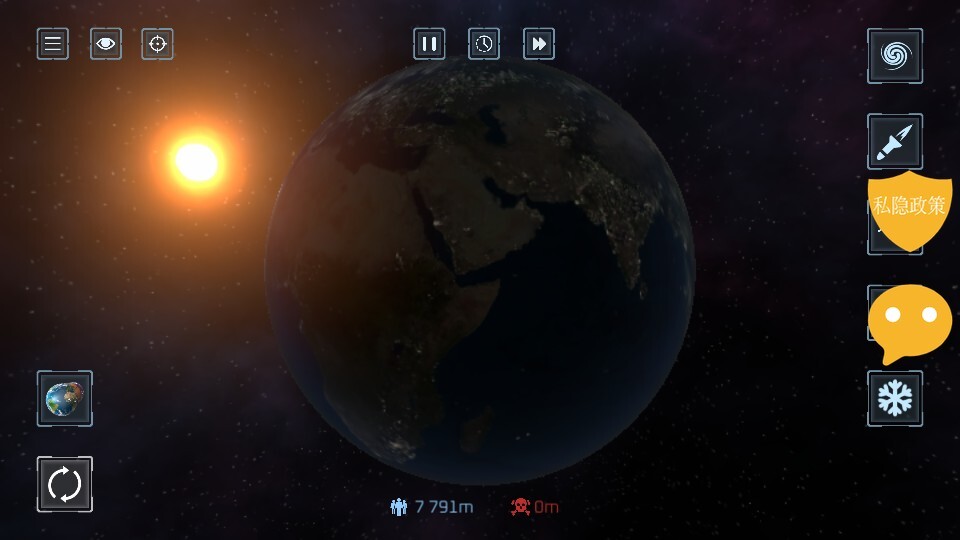Toggle the eye view button
This screenshot has width=960, height=540.
tap(106, 44)
